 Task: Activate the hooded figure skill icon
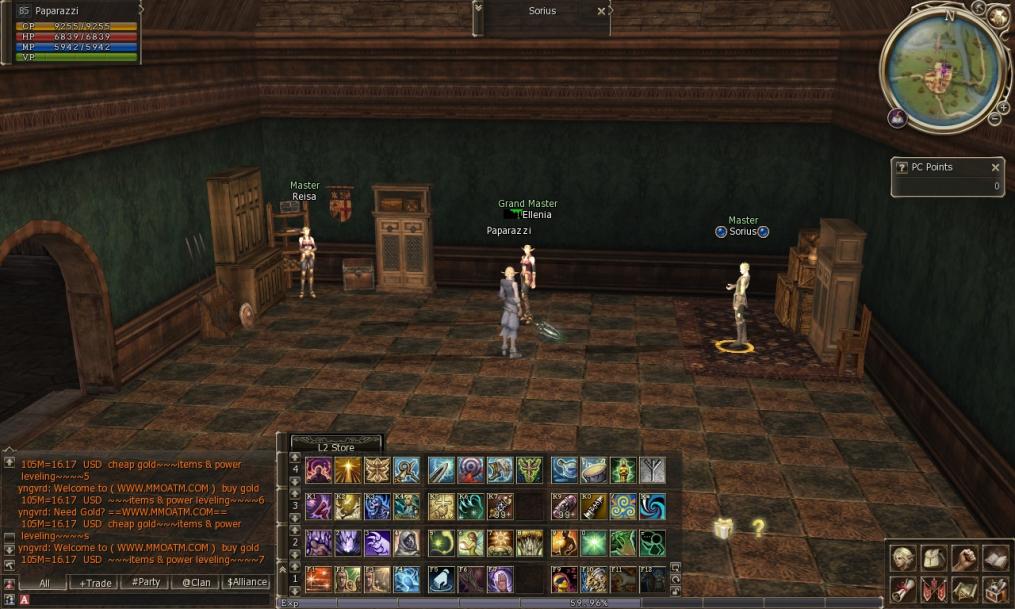[406, 542]
